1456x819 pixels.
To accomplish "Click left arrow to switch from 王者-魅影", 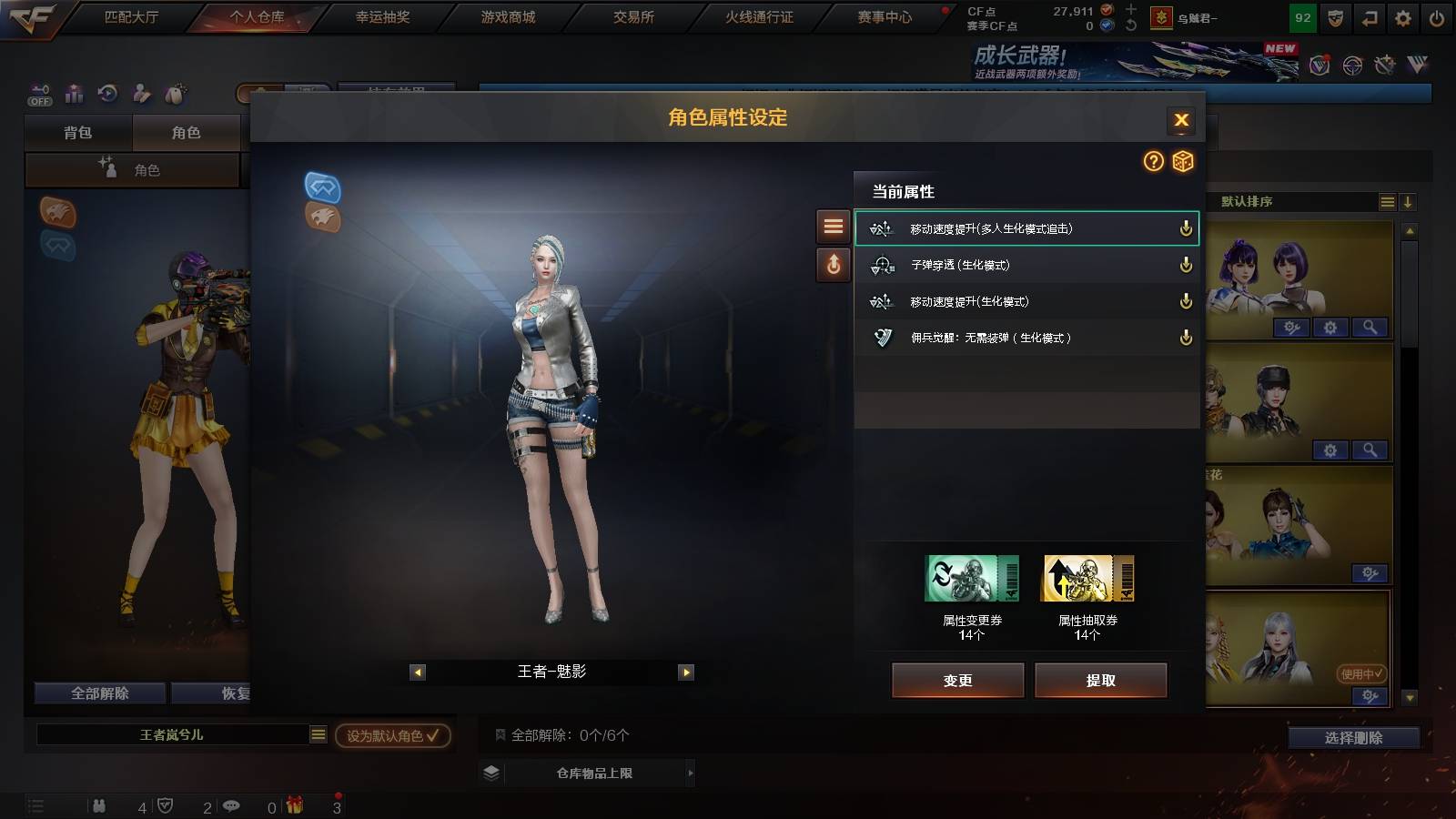I will (418, 672).
